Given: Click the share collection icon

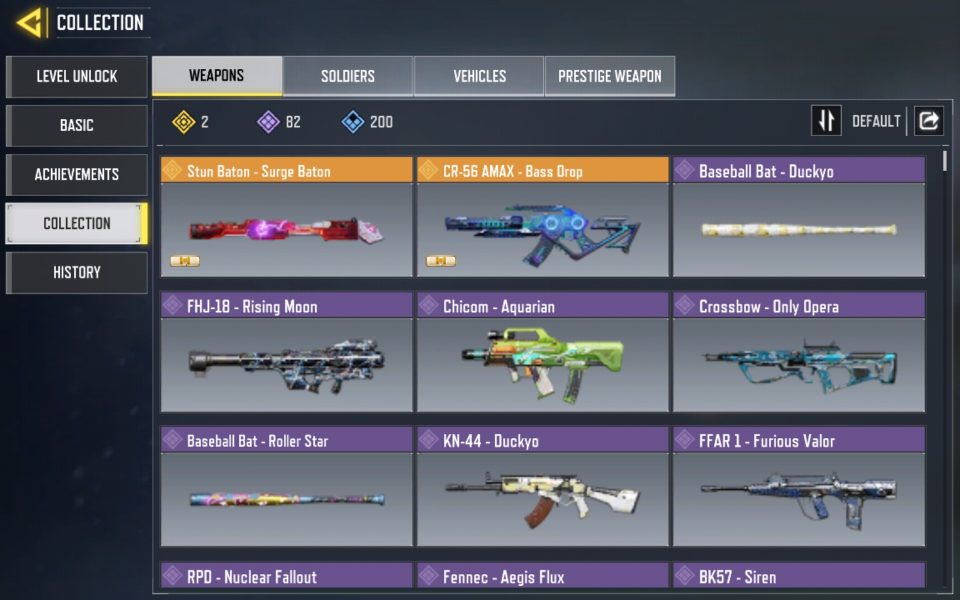Looking at the screenshot, I should (929, 121).
